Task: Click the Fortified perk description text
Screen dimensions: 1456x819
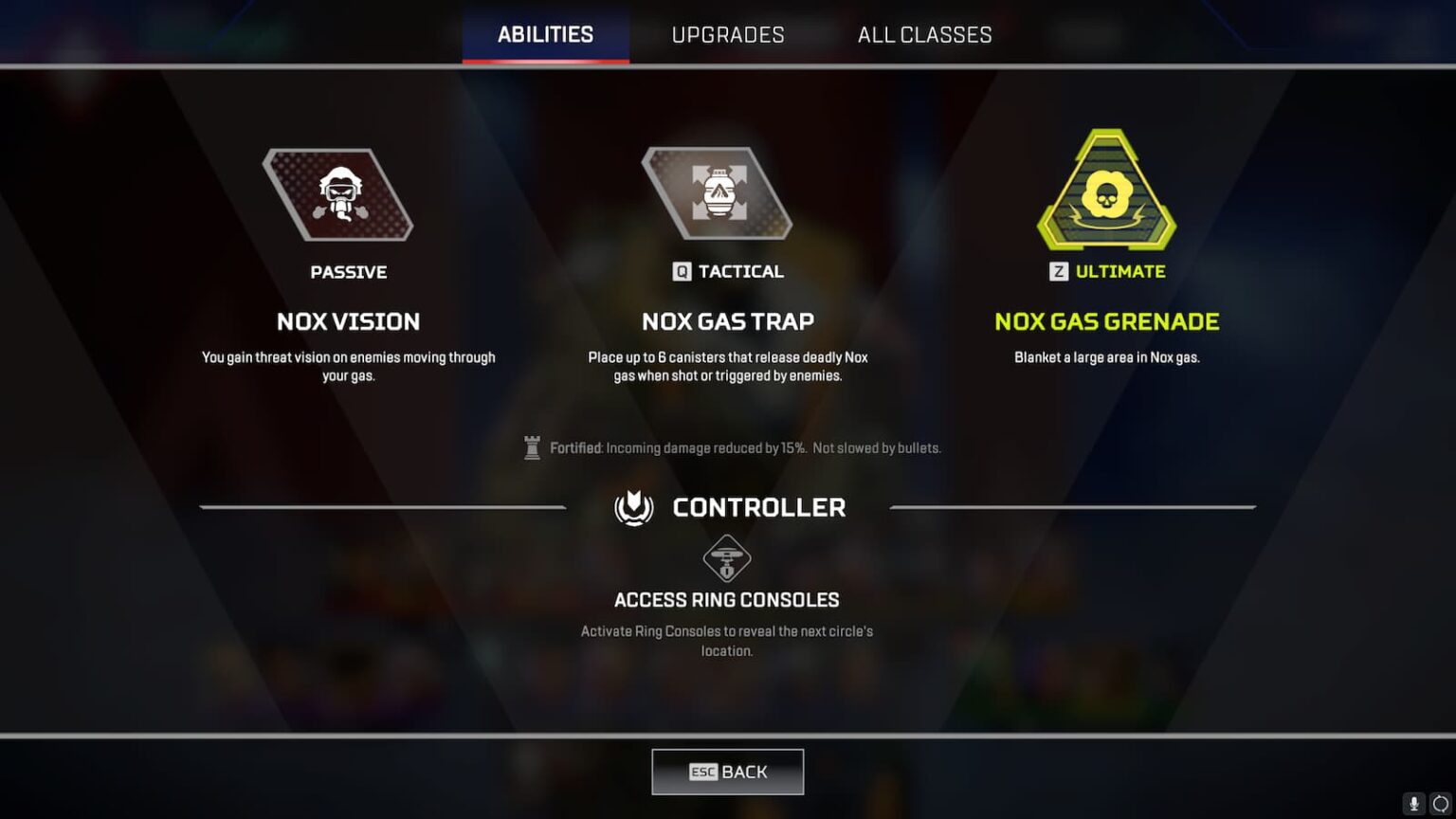Action: coord(744,447)
